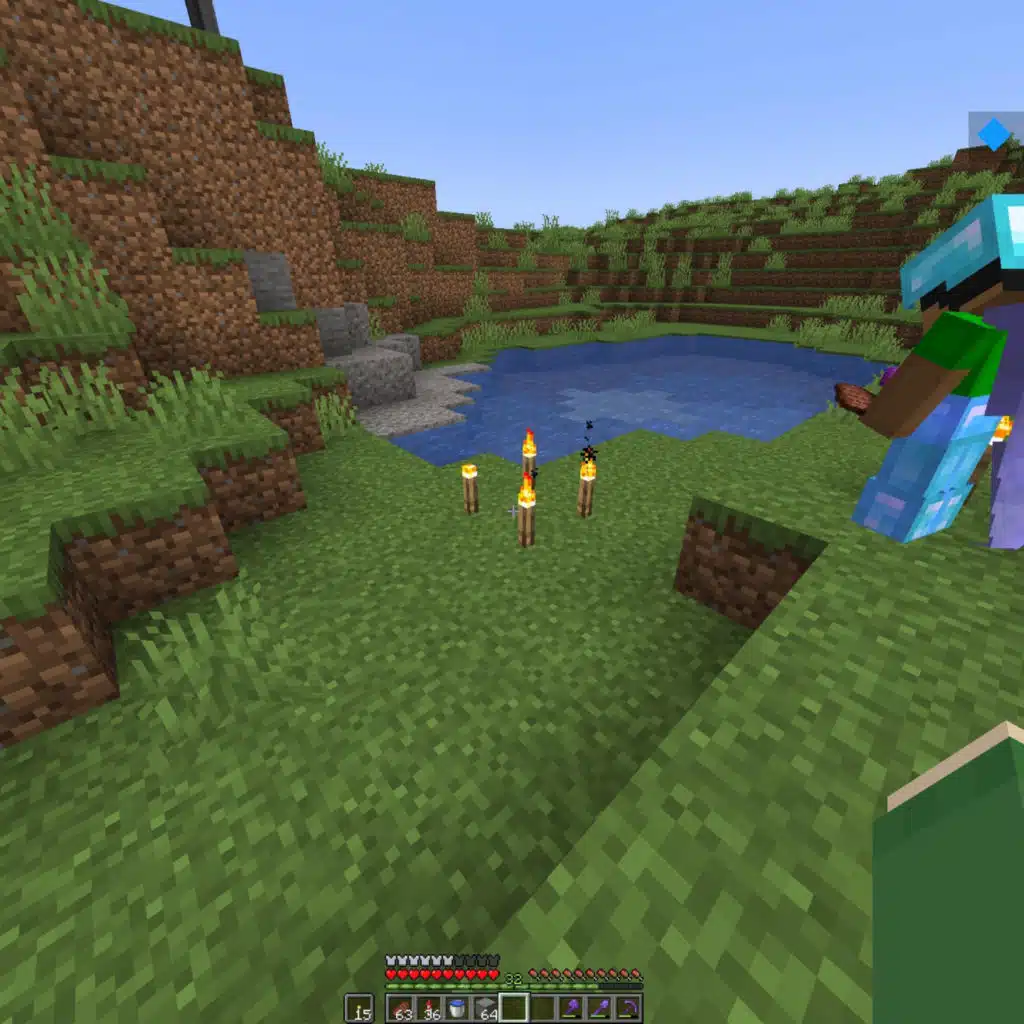1024x1024 pixels.
Task: Choose the water bucket hotbar slot
Action: click(458, 1008)
